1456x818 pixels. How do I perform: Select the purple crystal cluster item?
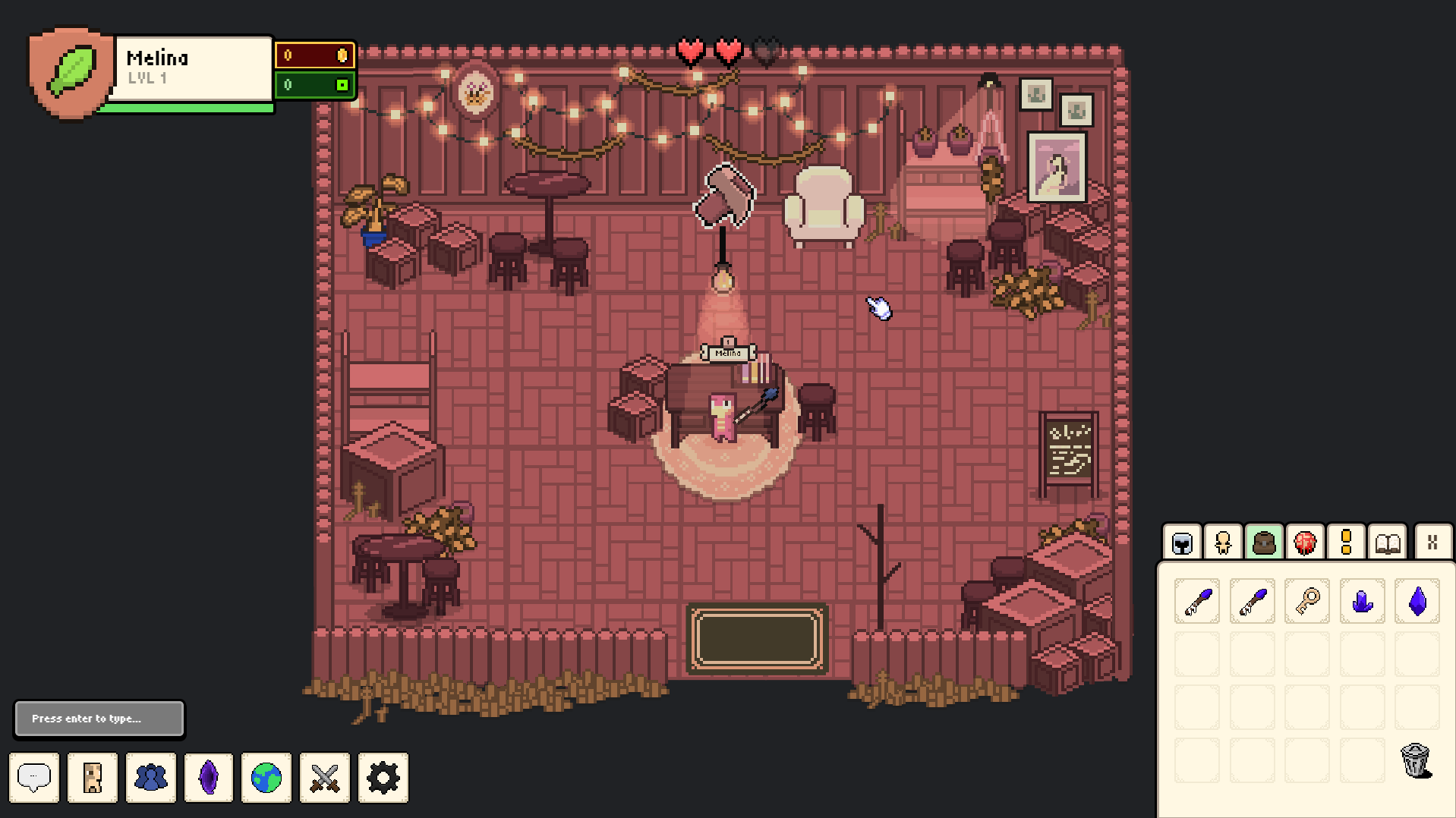[x=1363, y=602]
